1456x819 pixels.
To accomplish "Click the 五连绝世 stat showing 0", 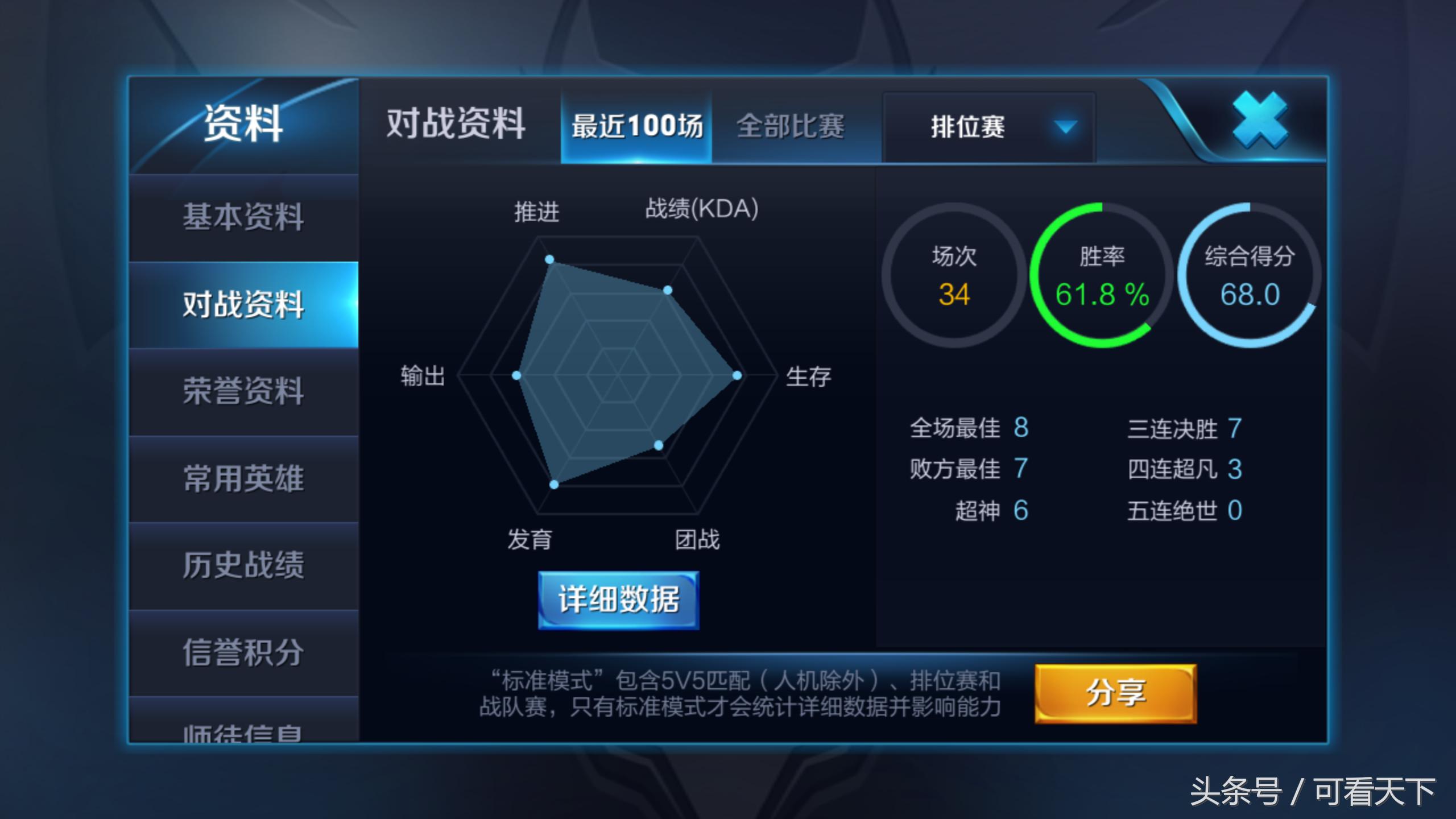I will tap(1186, 510).
